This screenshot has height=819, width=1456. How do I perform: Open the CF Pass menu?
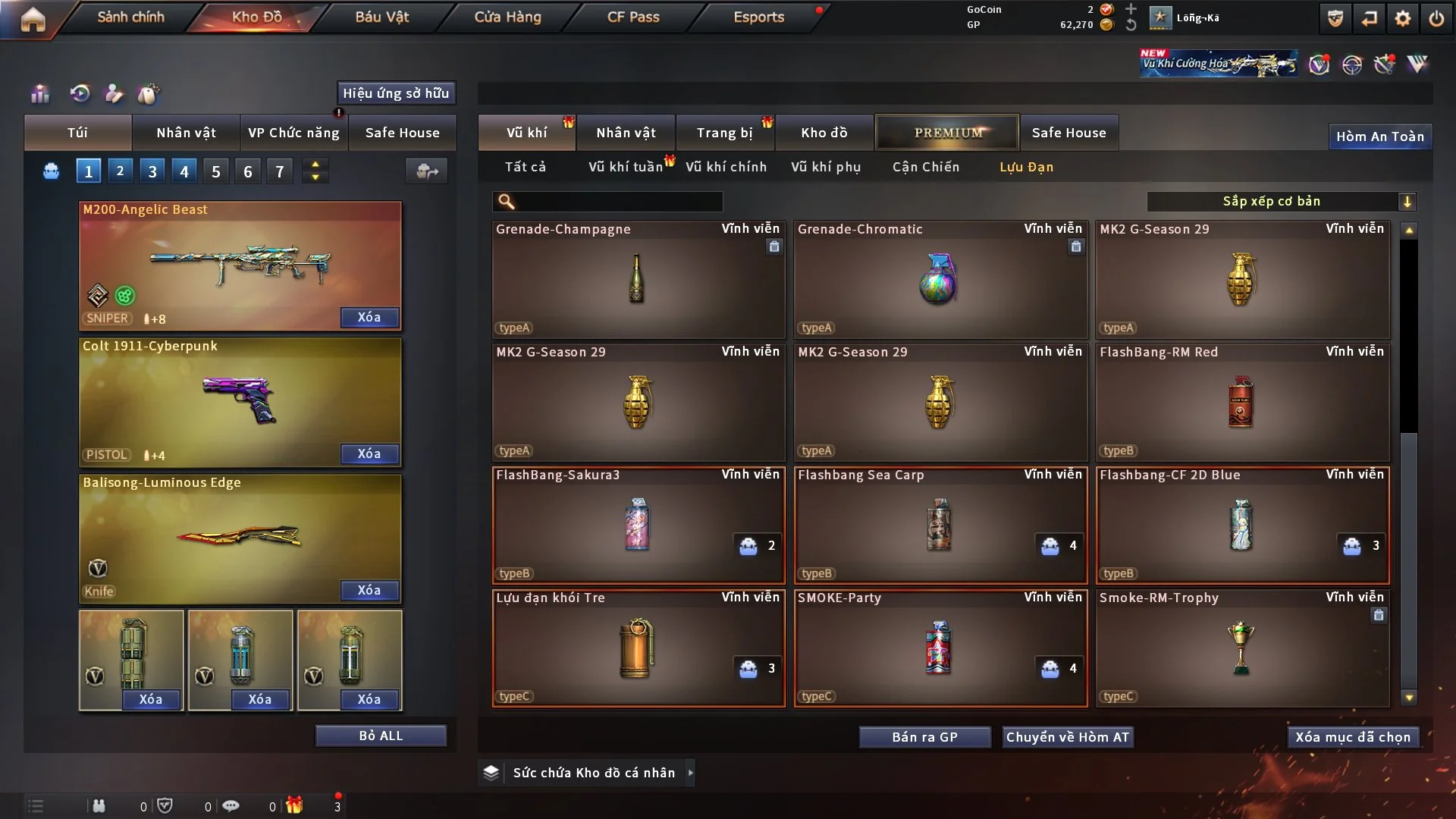(633, 17)
